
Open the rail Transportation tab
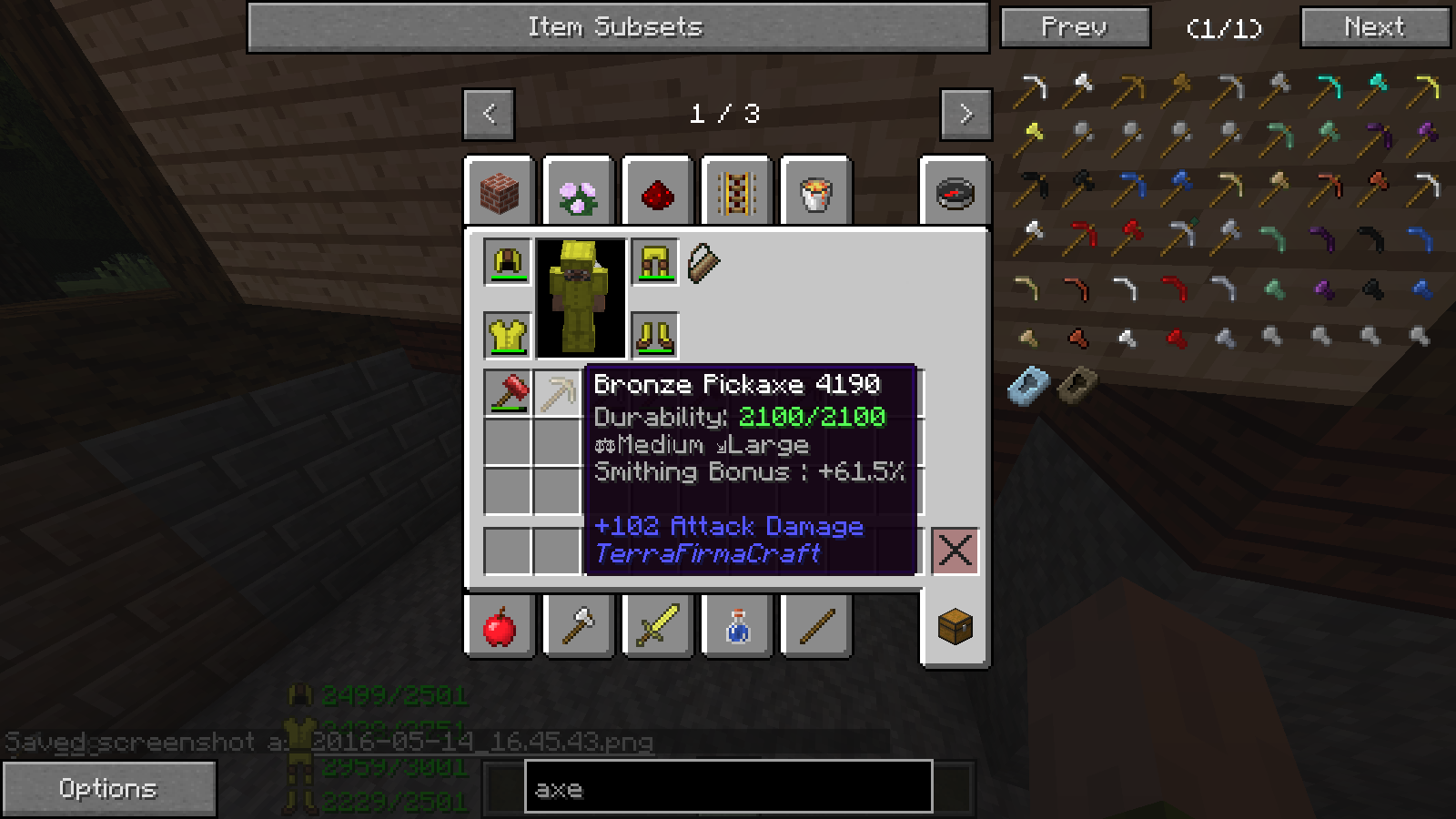pos(736,195)
